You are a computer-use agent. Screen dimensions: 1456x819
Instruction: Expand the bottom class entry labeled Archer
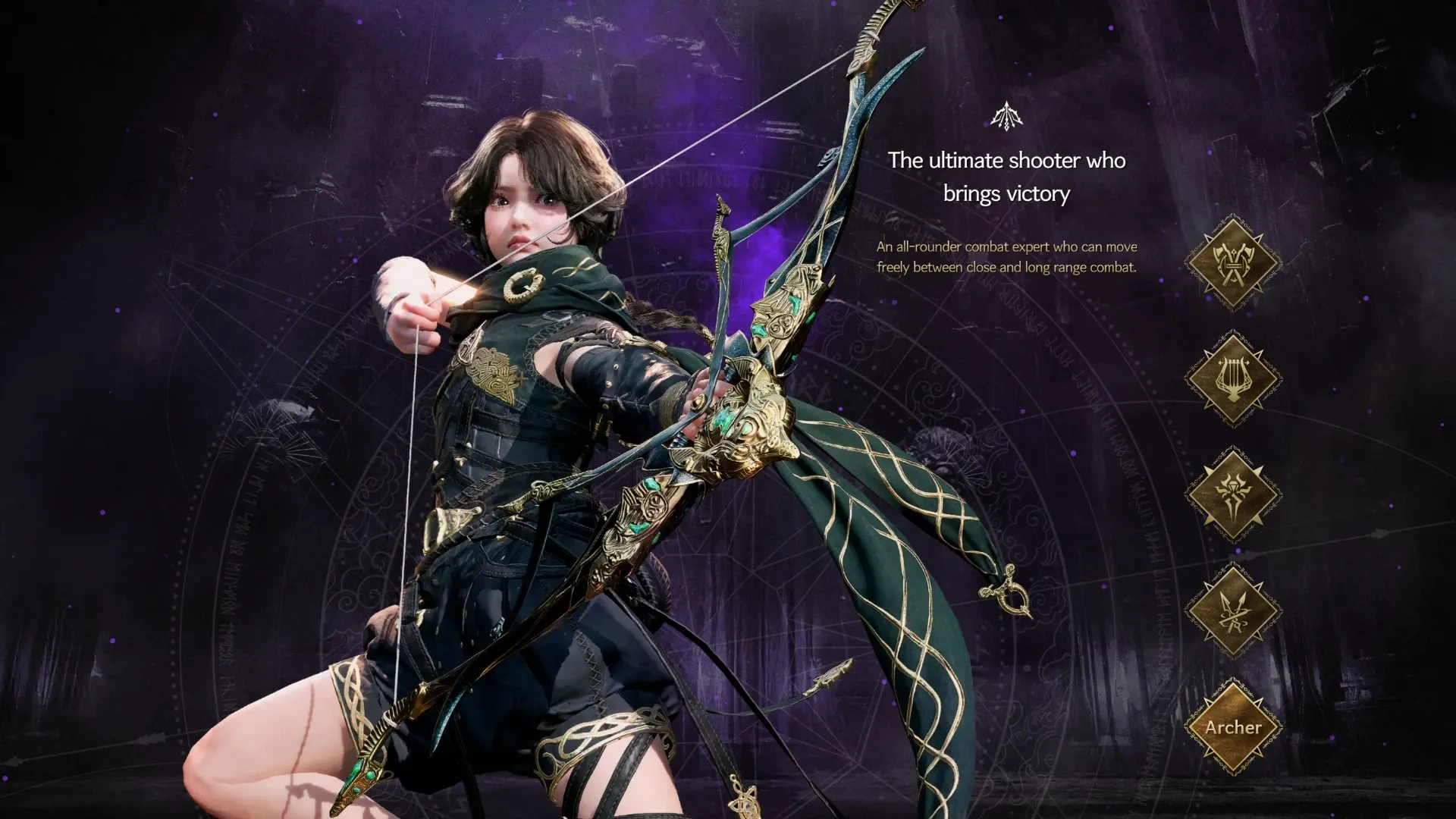pos(1232,726)
